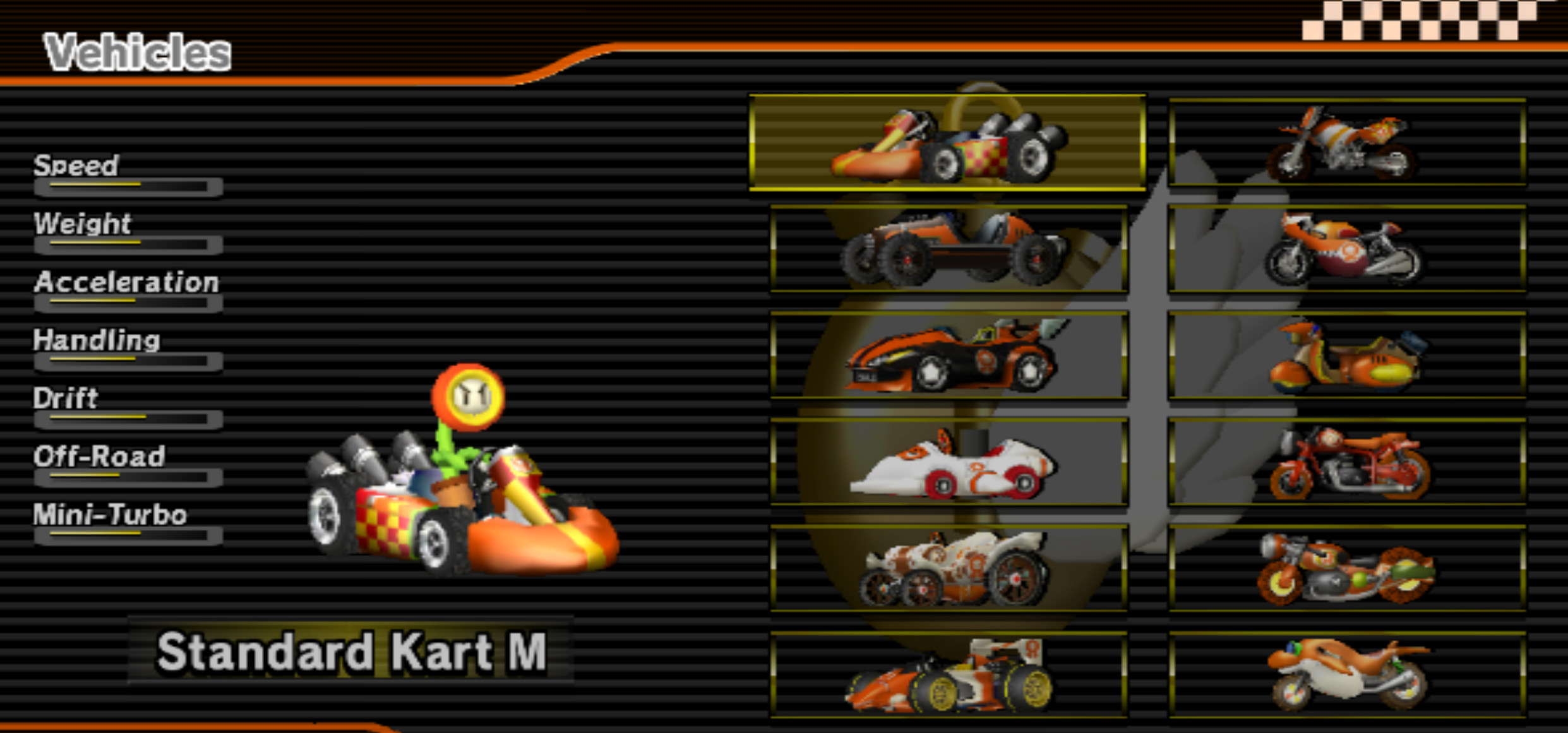The width and height of the screenshot is (1568, 733).
Task: Click the Off-Road stat label
Action: pyautogui.click(x=99, y=456)
